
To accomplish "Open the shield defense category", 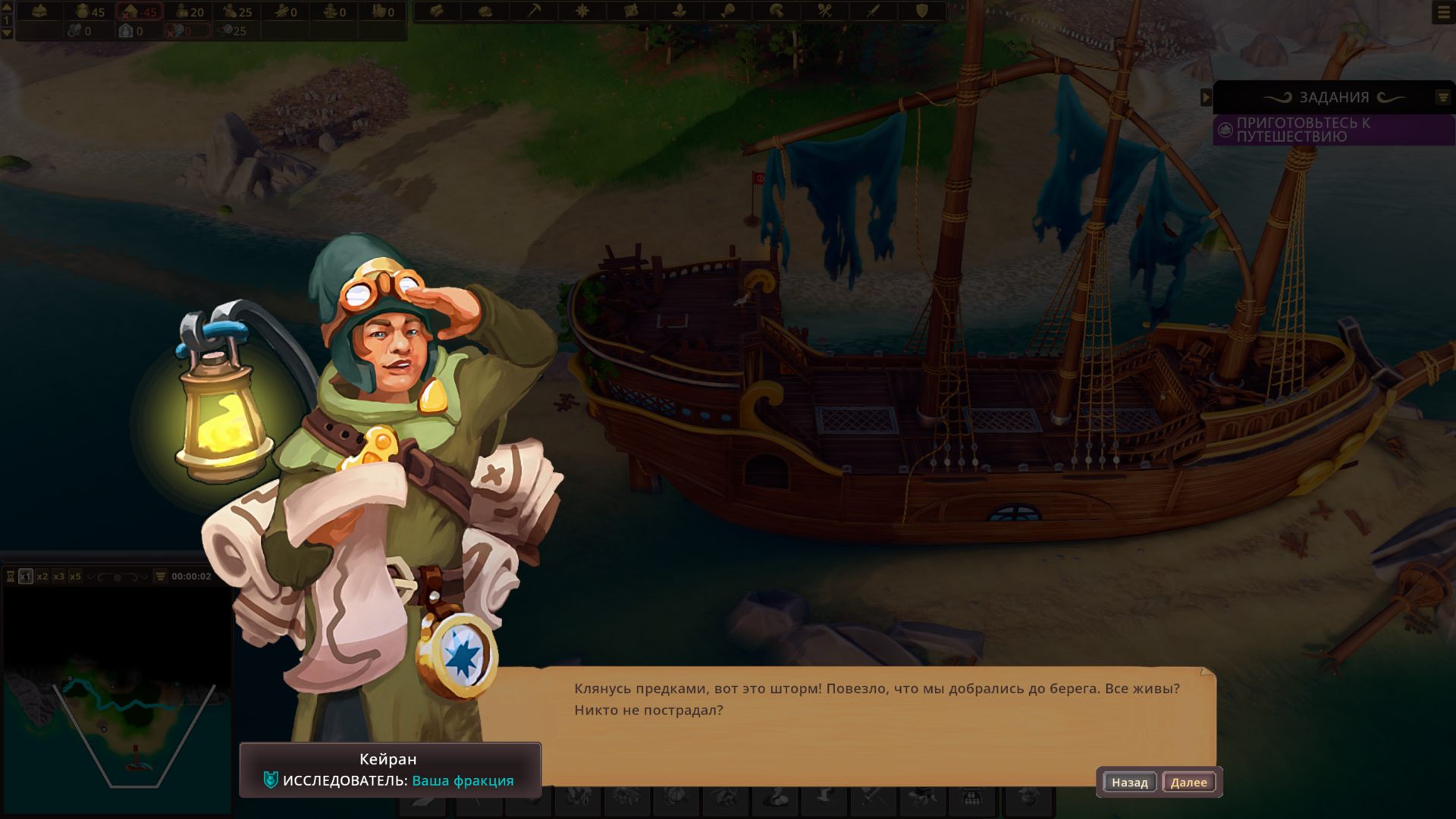I will (922, 11).
